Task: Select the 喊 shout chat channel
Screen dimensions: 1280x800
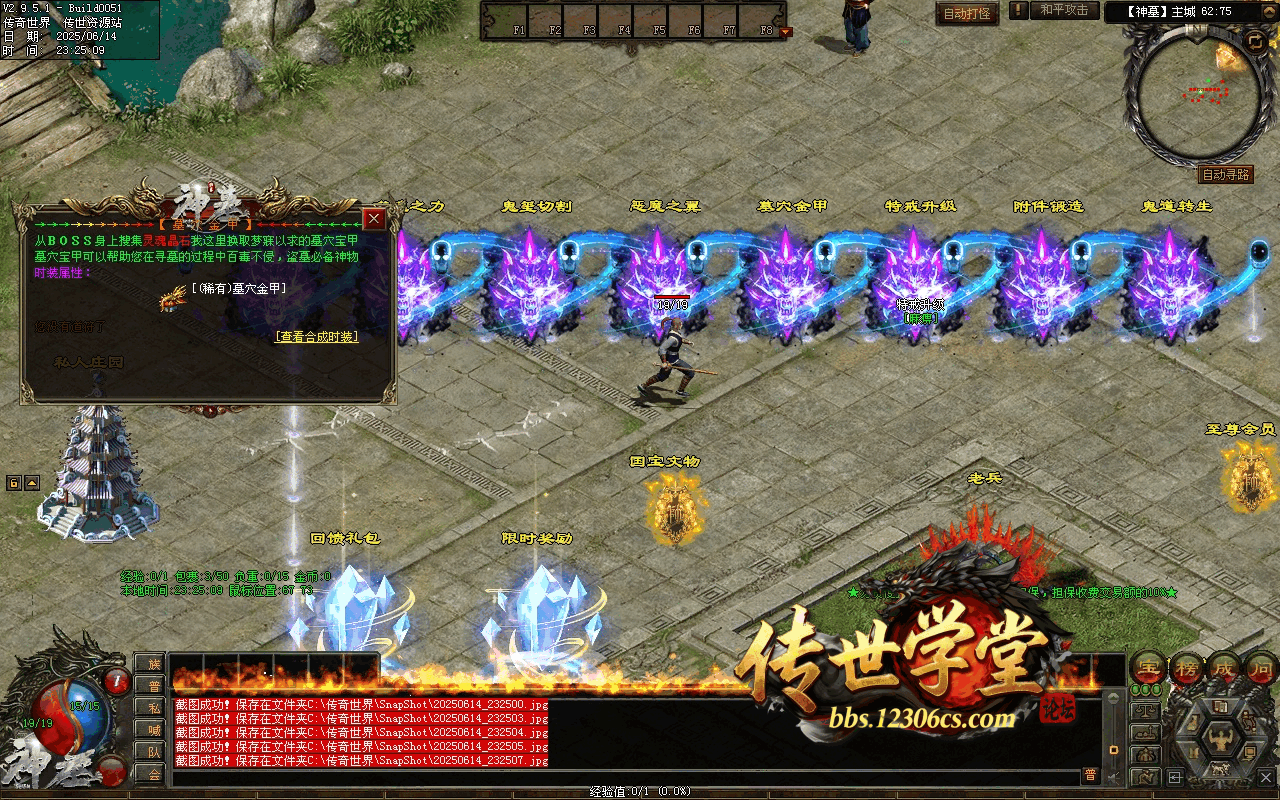Action: click(x=153, y=729)
